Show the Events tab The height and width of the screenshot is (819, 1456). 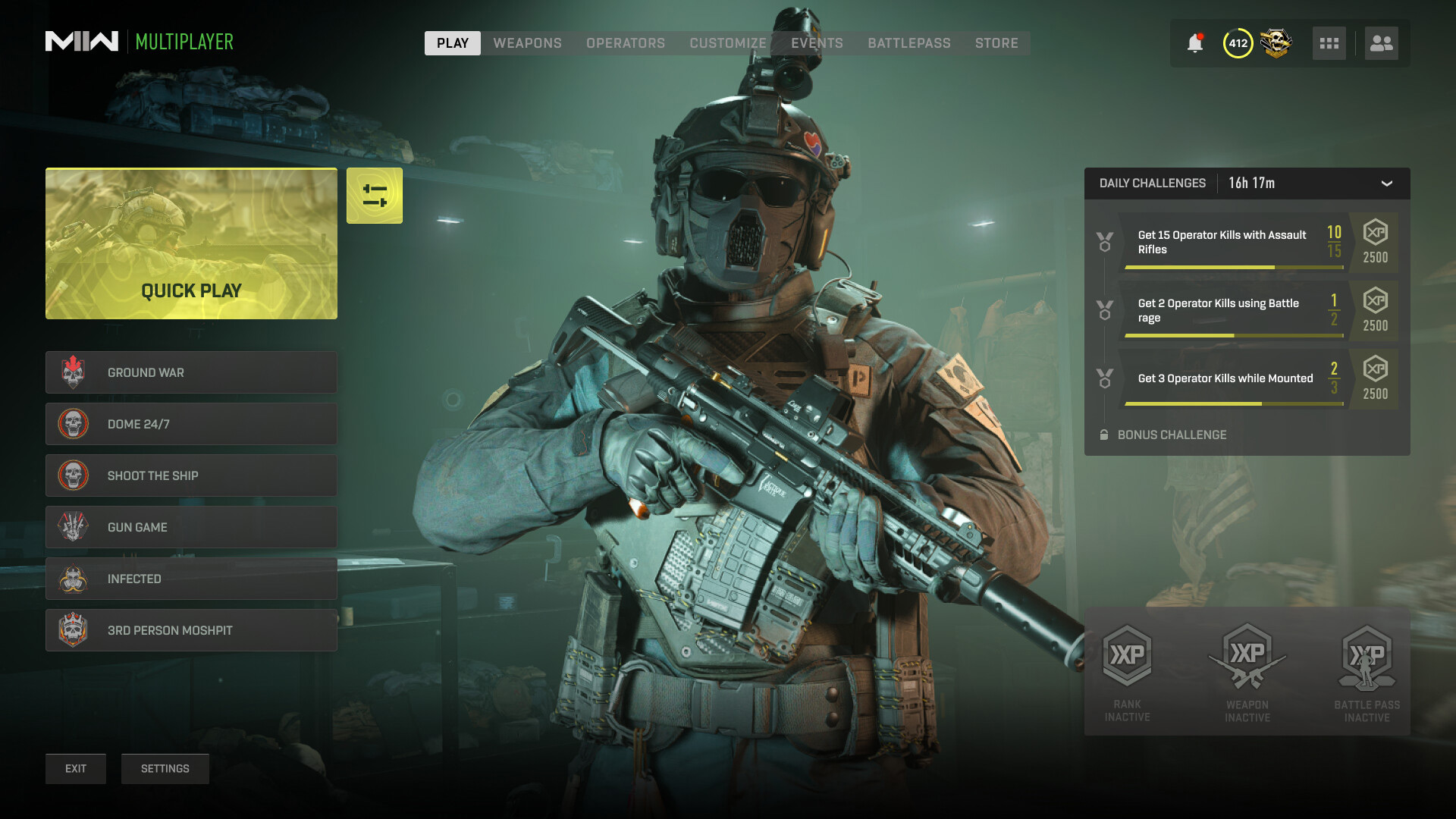coord(817,43)
